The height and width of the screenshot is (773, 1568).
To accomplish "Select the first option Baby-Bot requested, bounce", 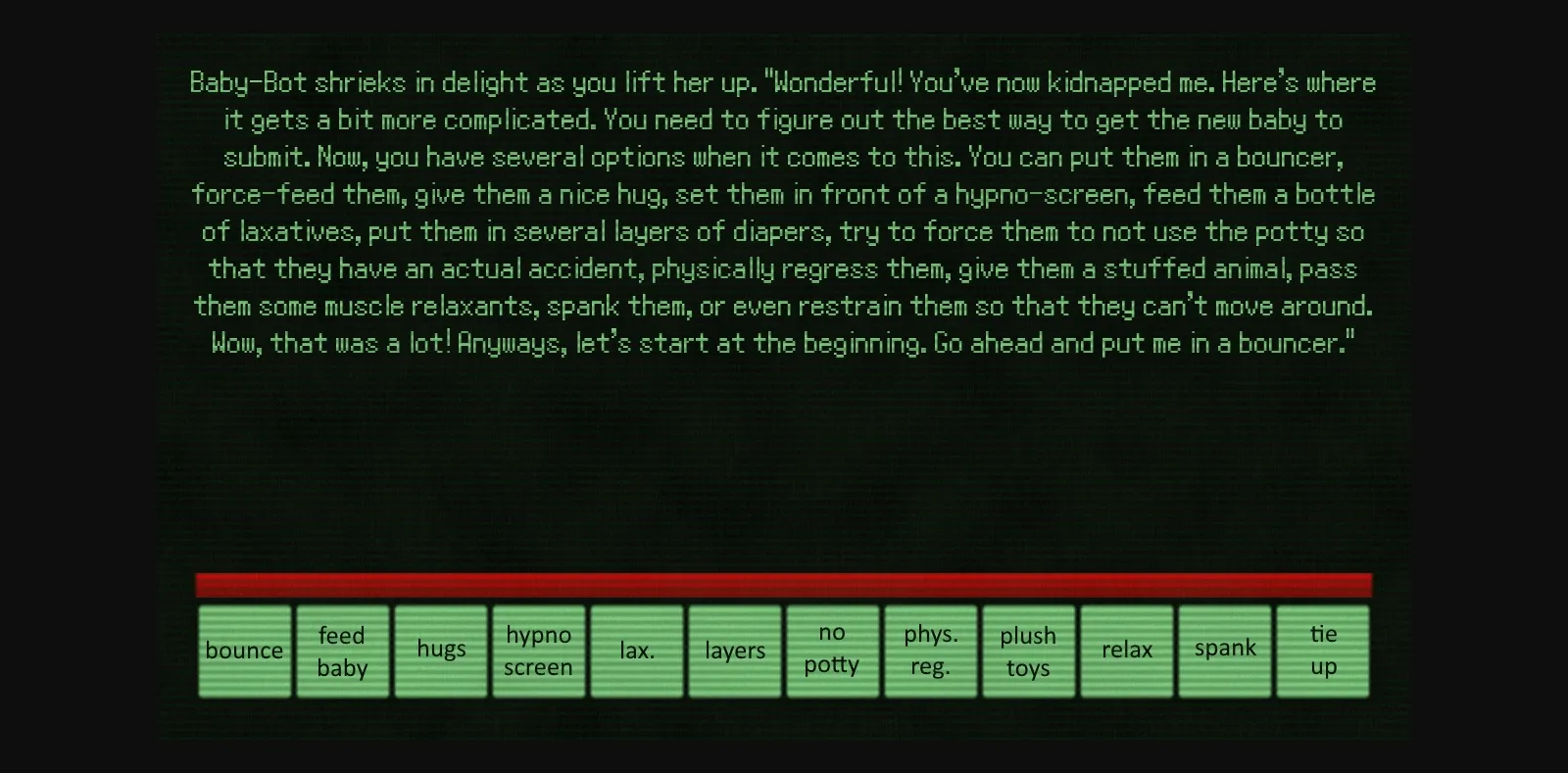I will 244,650.
